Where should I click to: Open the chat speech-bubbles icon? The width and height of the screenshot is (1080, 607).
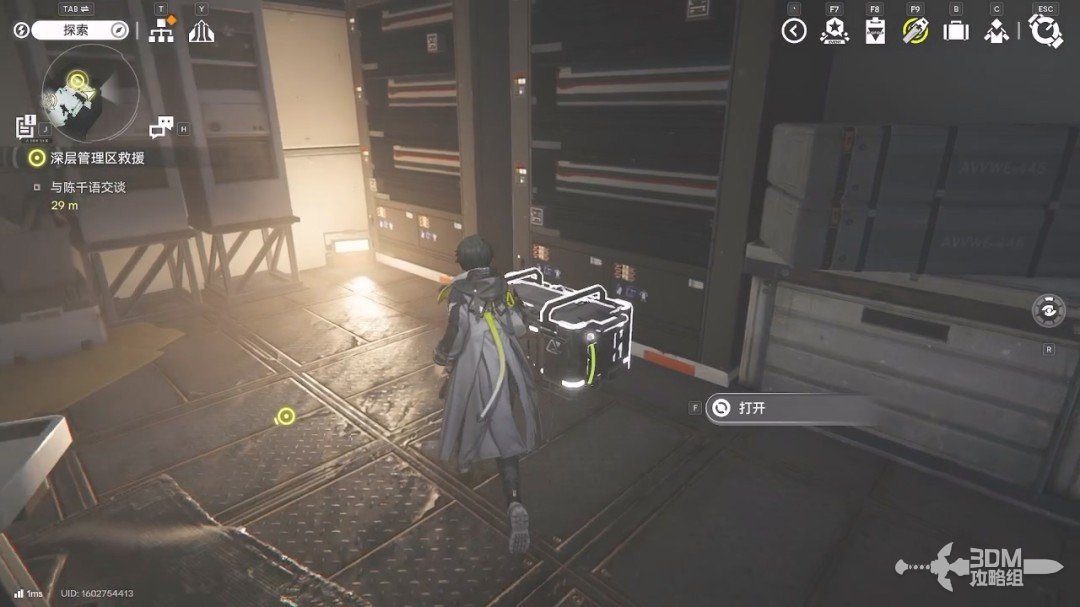[x=162, y=128]
